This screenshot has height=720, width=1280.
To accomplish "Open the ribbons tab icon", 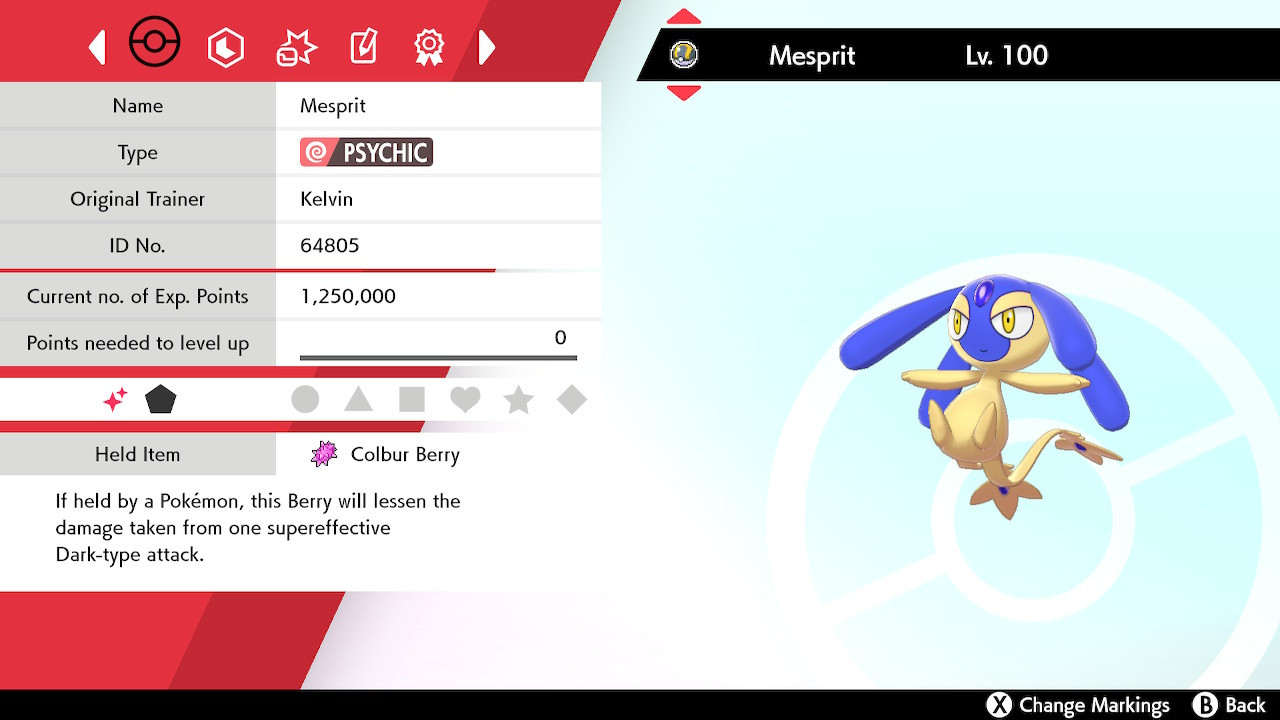I will click(429, 45).
